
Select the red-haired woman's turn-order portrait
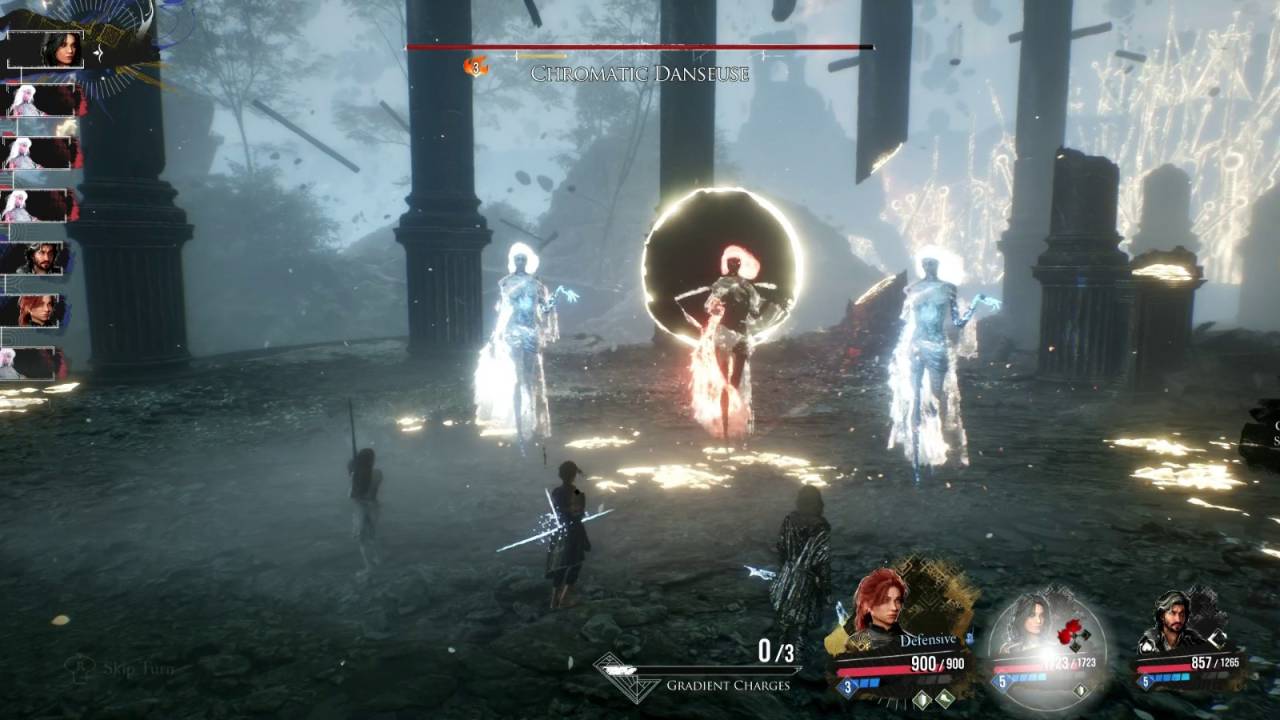42,310
